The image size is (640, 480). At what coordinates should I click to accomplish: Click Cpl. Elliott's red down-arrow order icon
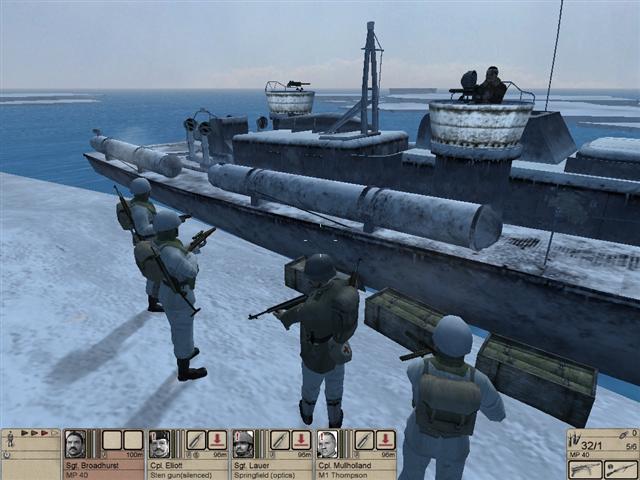tap(217, 440)
